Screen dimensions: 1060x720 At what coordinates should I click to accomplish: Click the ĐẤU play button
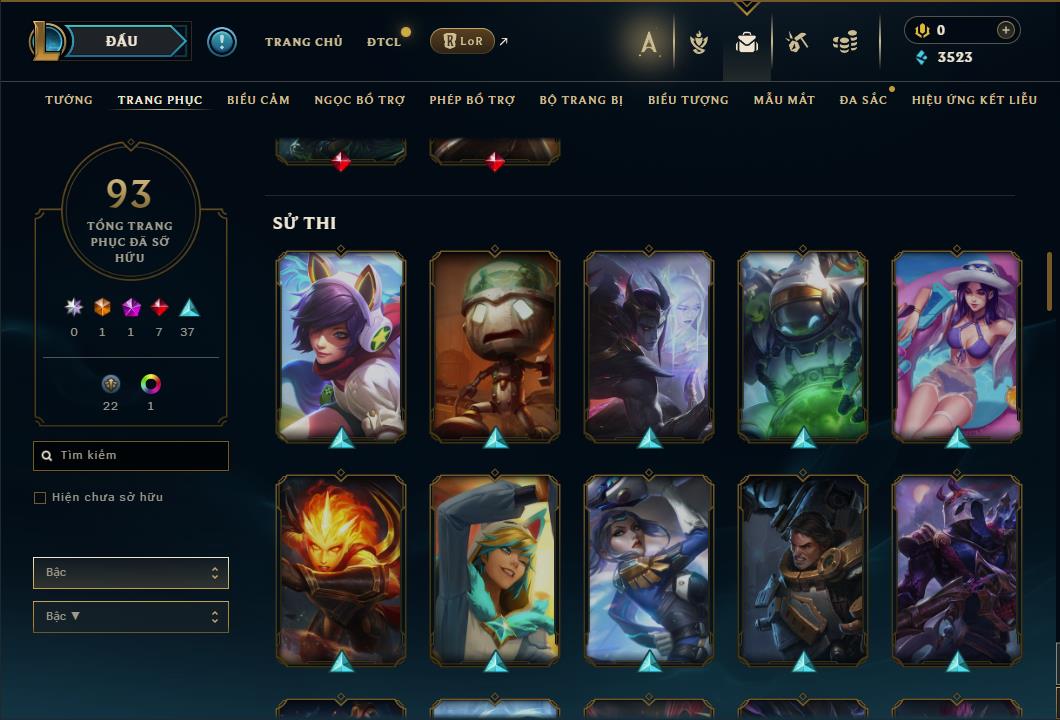point(122,41)
